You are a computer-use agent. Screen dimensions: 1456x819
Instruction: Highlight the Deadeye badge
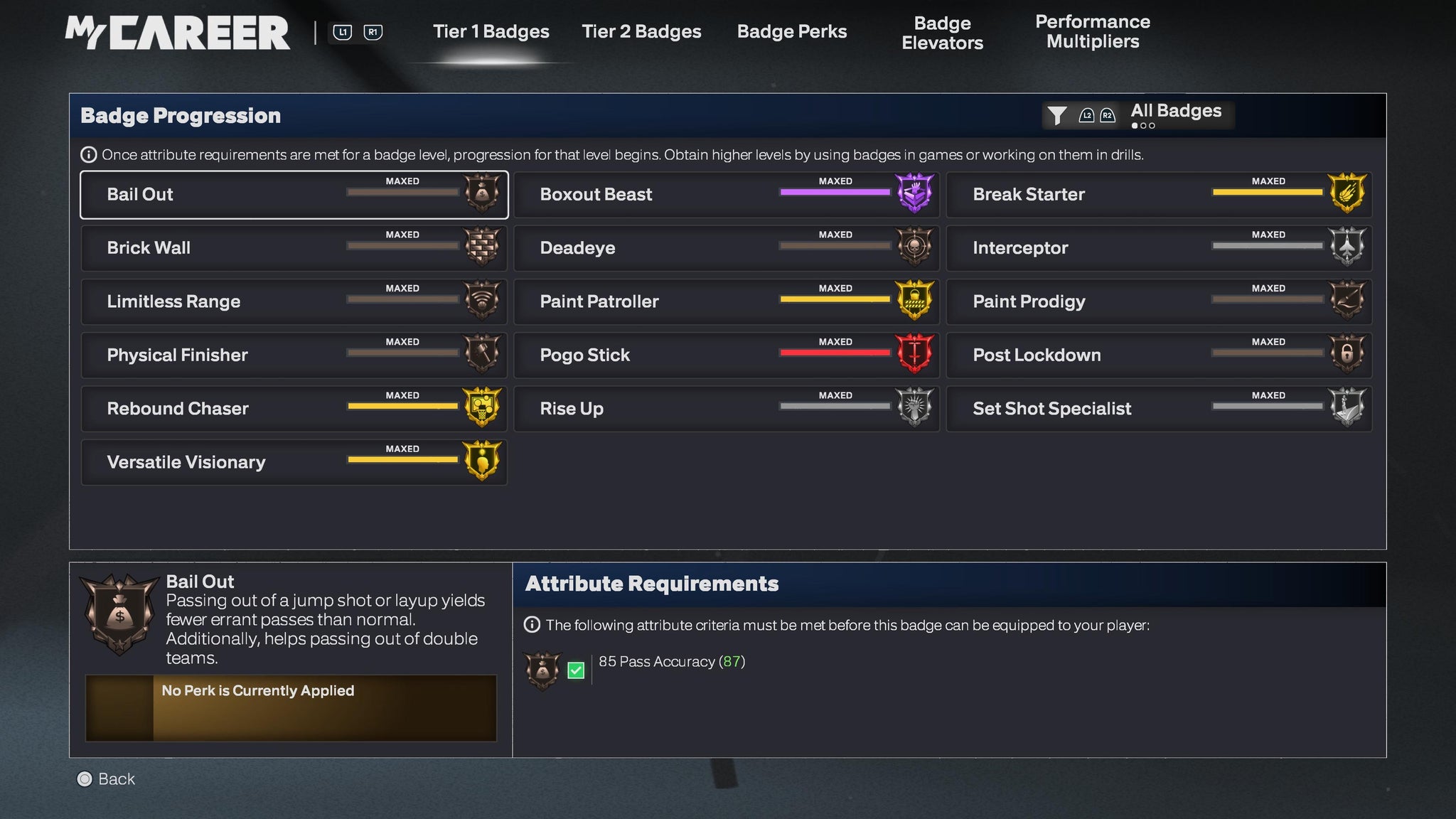(726, 248)
